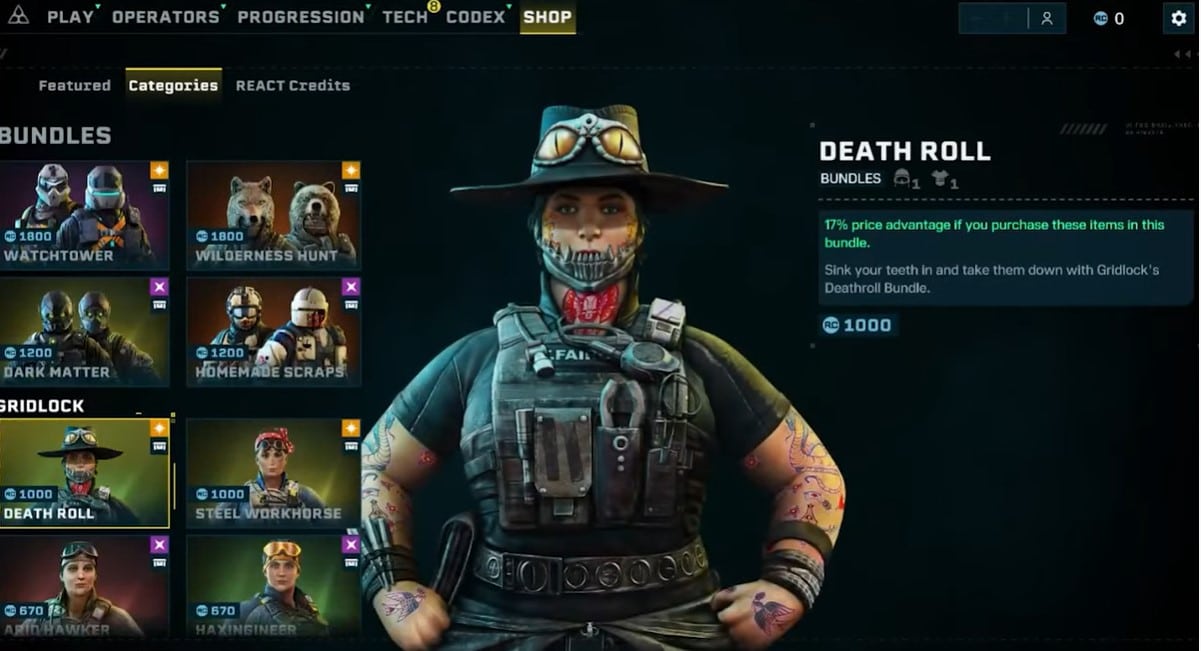Open the PLAY menu
The image size is (1201, 651).
[69, 17]
